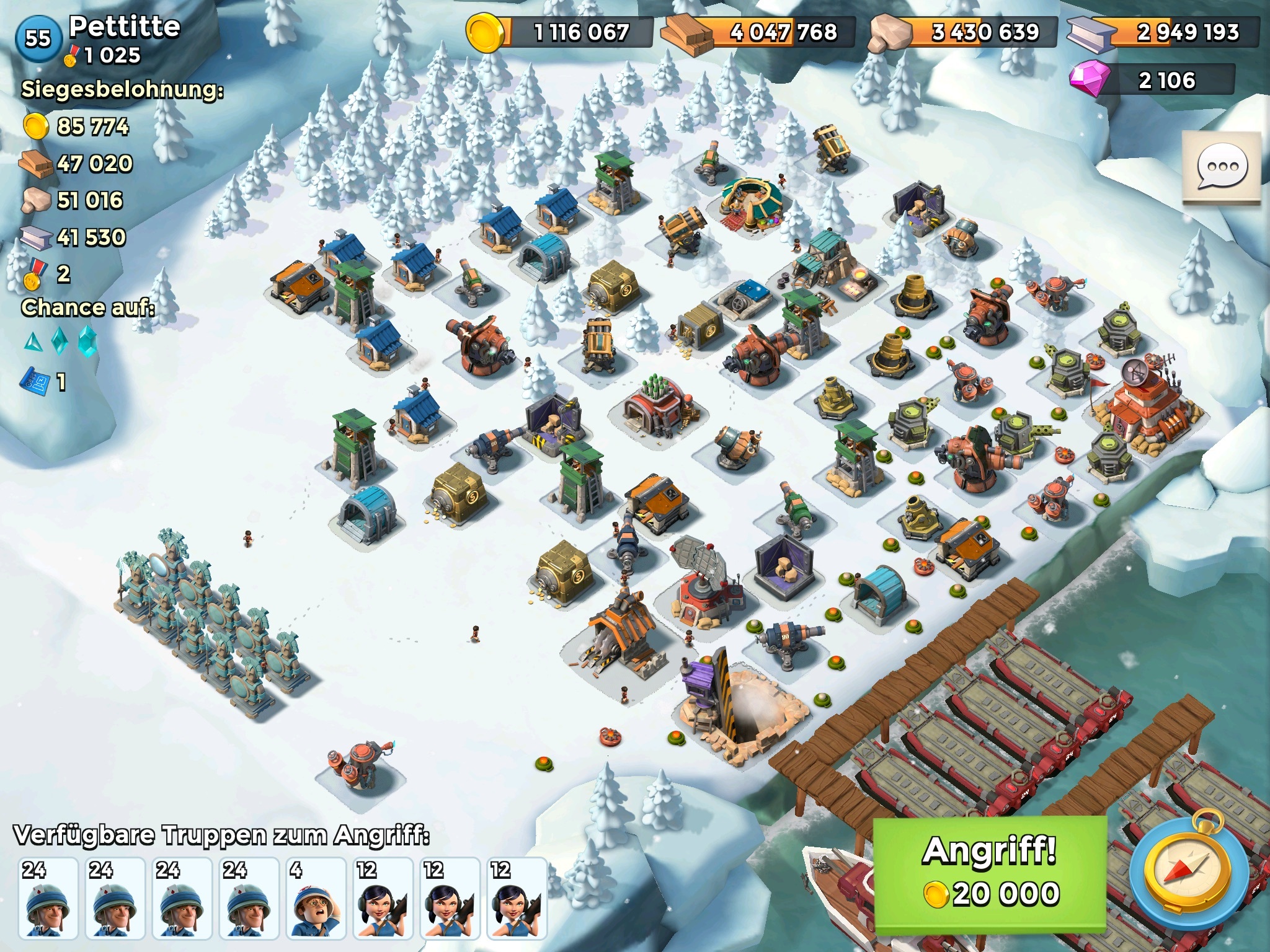Select the medic troop slot
The image size is (1270, 952).
coord(316,897)
